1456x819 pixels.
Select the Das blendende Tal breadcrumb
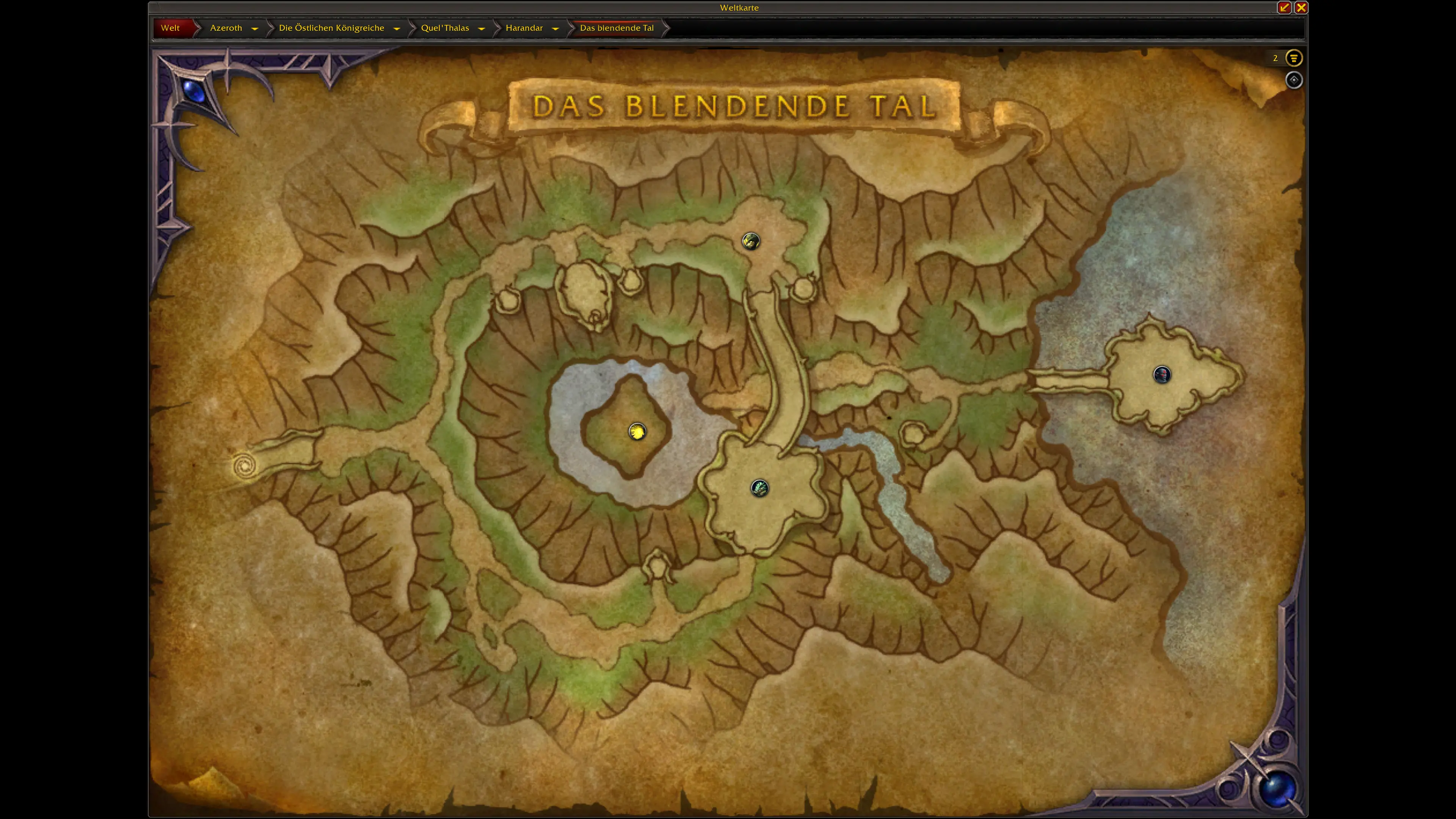click(x=617, y=28)
